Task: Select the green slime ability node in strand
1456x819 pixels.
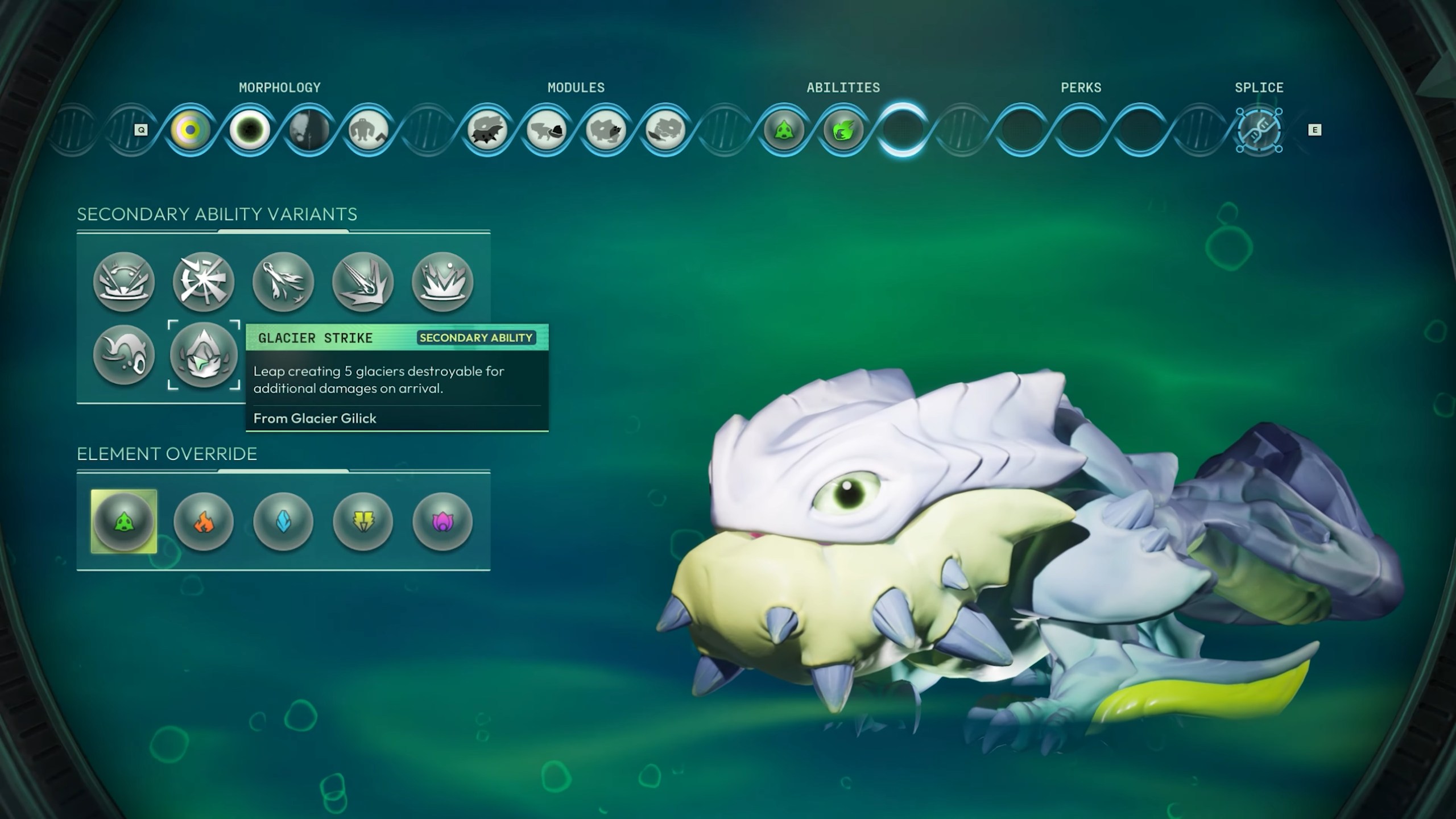Action: coord(784,130)
